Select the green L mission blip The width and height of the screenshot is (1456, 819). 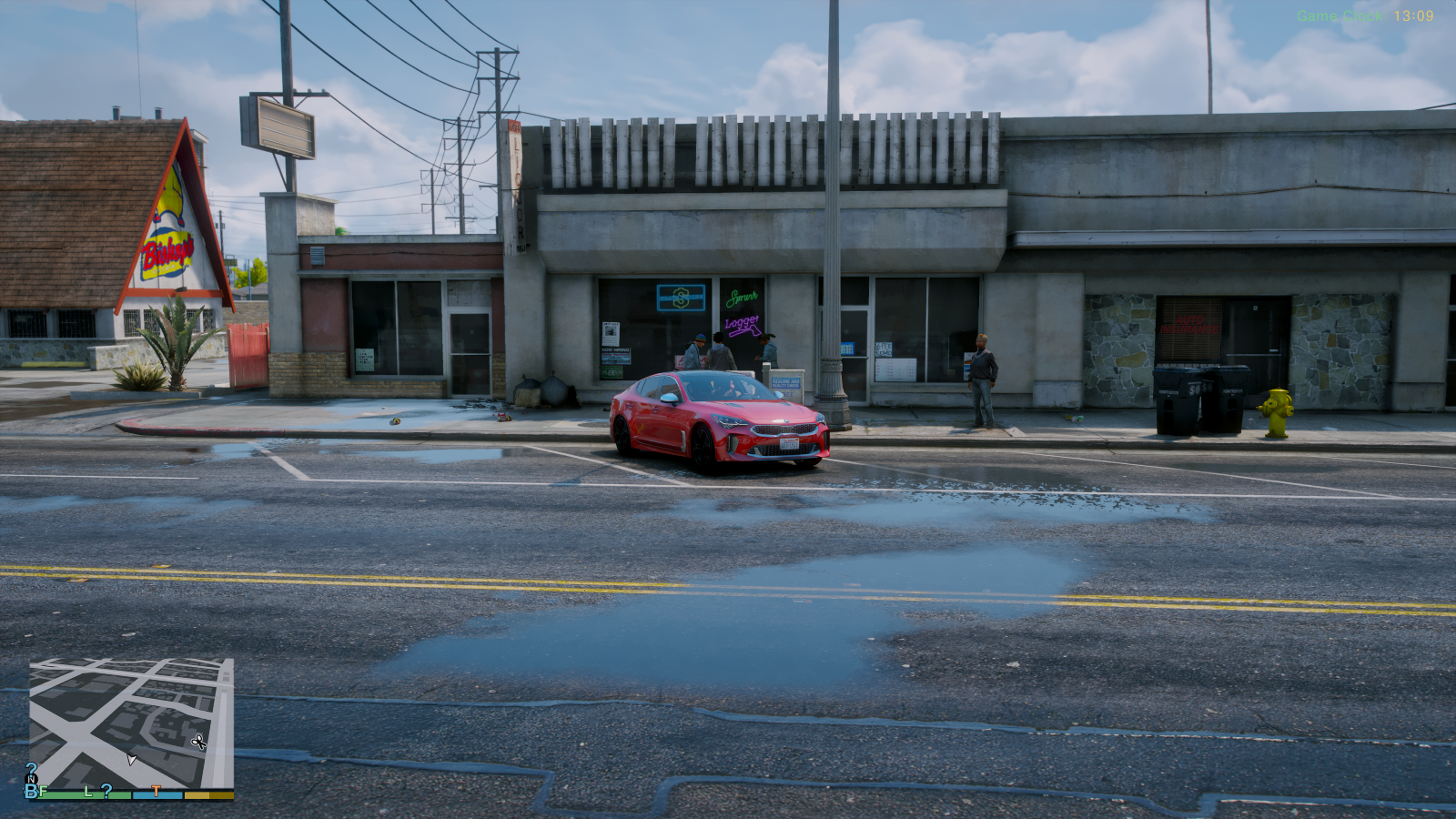click(88, 792)
